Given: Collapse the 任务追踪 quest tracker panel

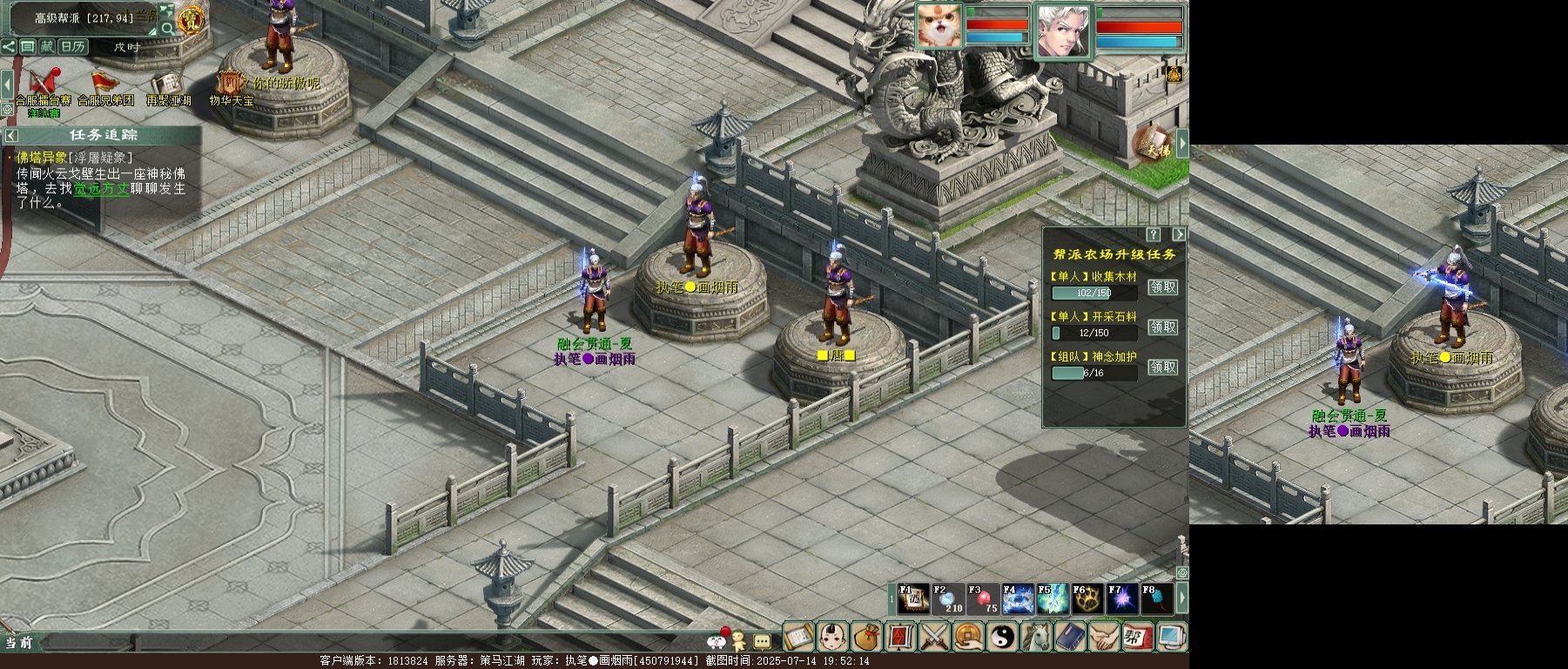Looking at the screenshot, I should (11, 135).
